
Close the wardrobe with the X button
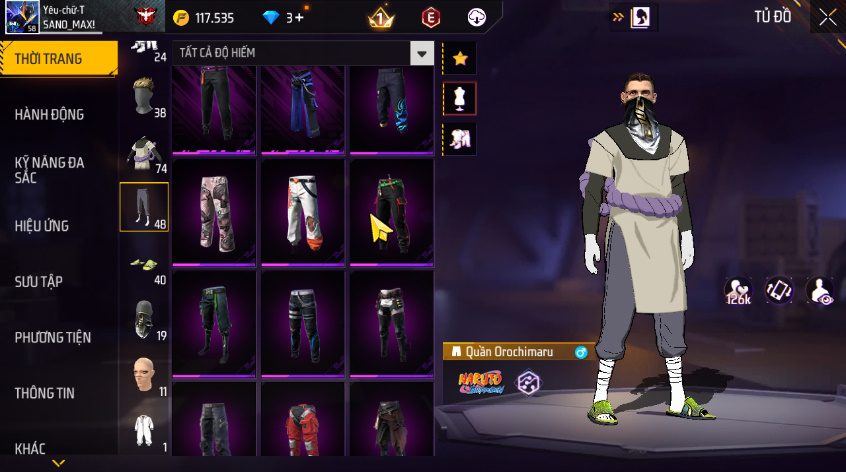pyautogui.click(x=827, y=16)
